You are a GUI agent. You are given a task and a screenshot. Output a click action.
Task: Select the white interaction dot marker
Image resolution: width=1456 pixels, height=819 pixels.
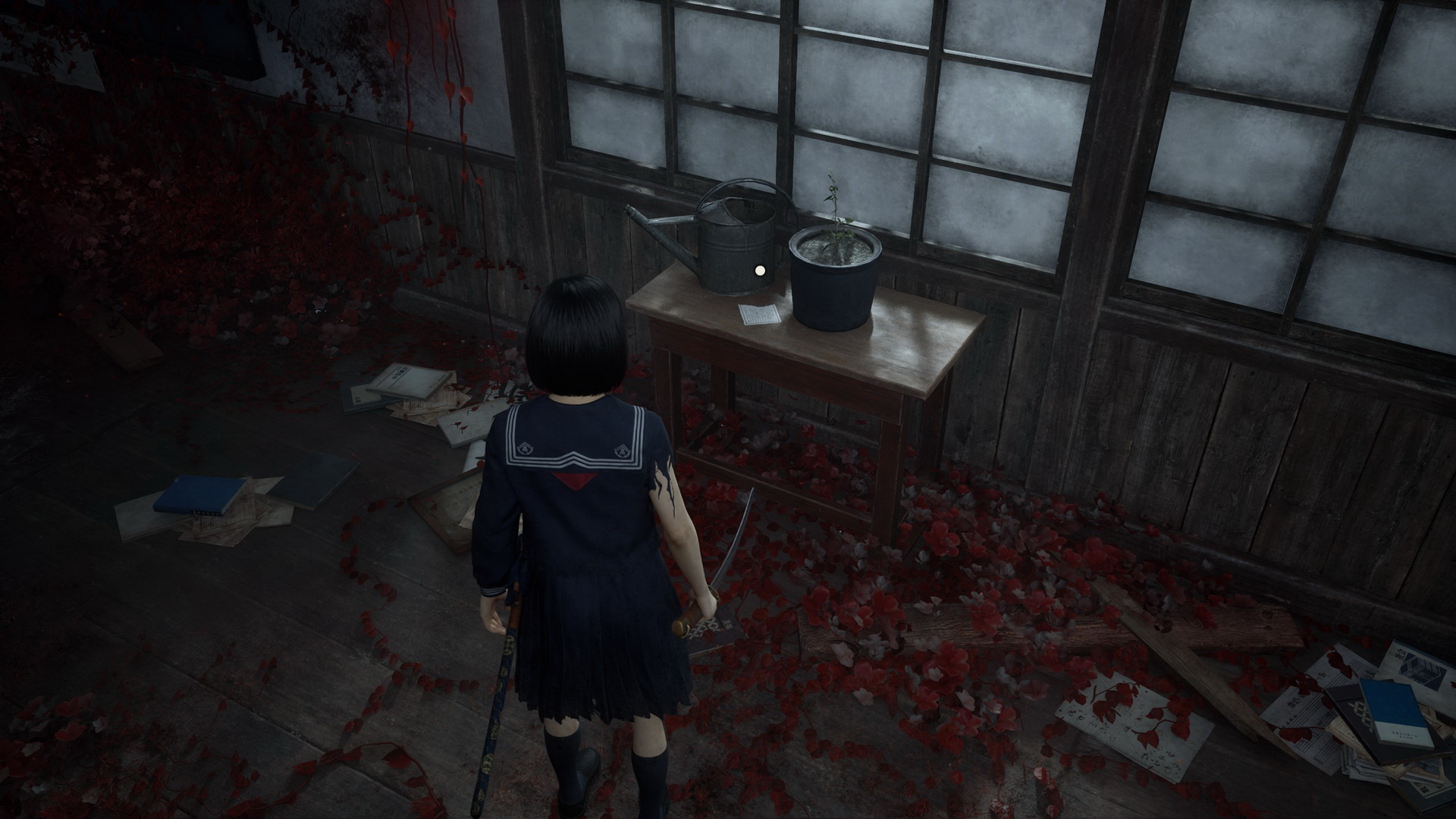coord(760,268)
